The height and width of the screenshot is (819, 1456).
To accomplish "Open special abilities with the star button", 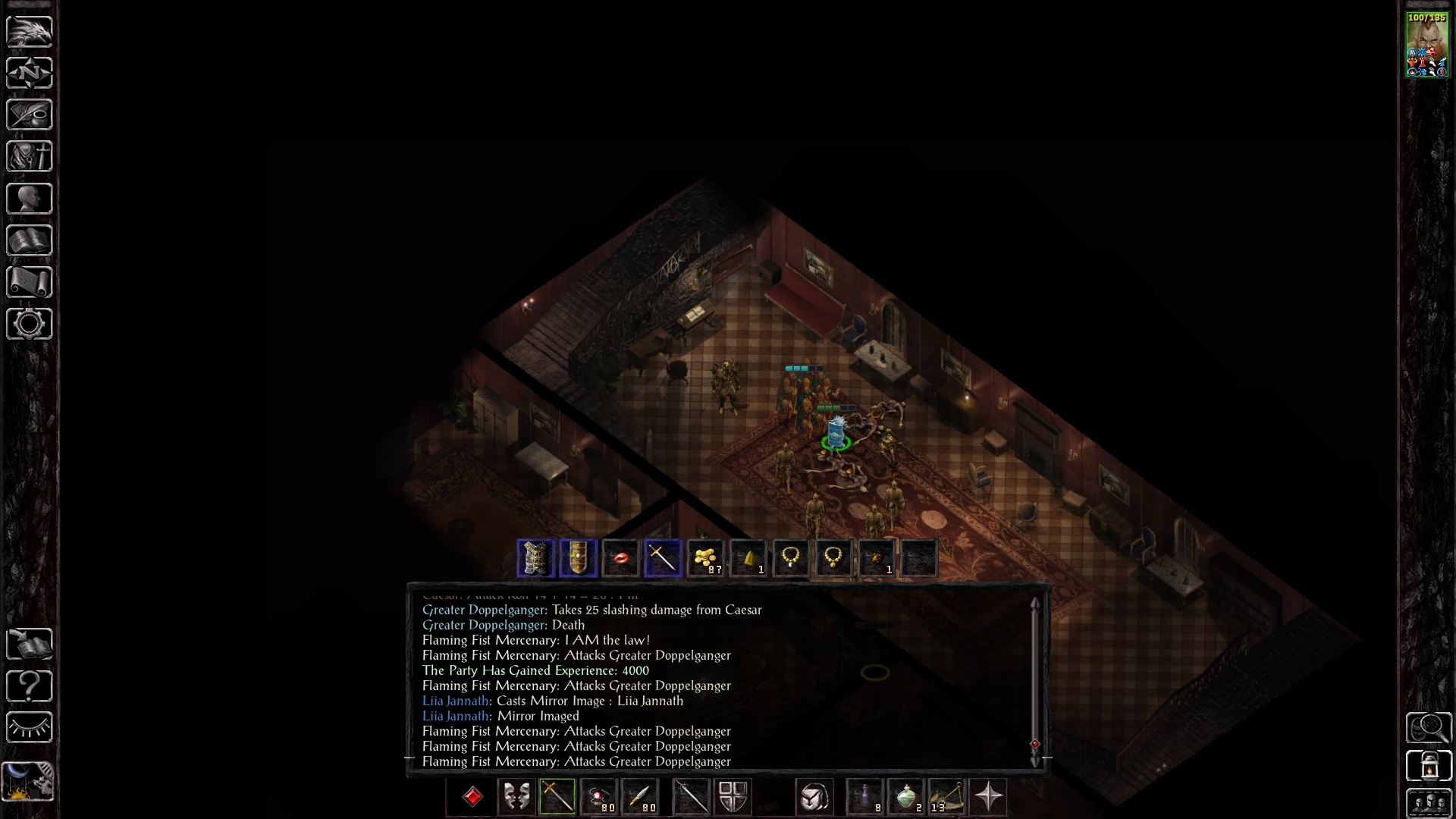I will 988,797.
